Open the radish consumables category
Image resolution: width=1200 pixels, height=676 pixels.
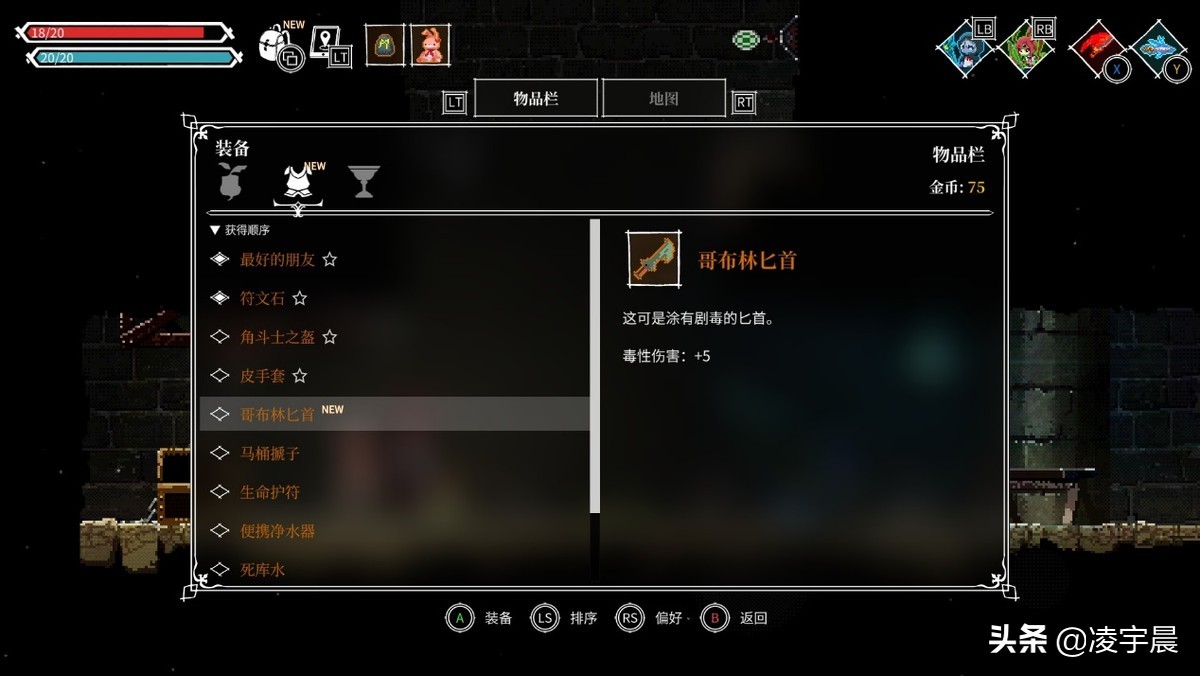coord(233,182)
